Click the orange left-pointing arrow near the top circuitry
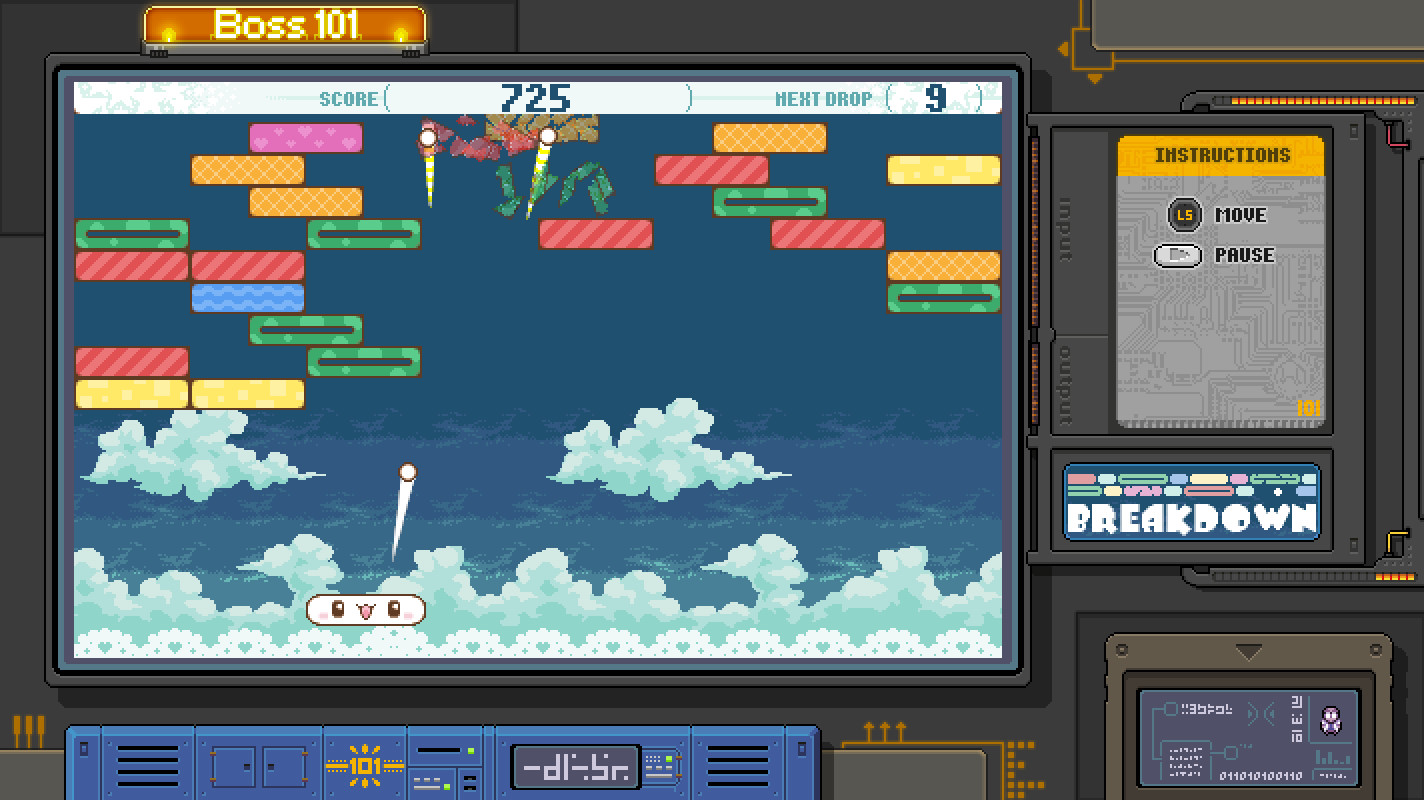The height and width of the screenshot is (800, 1424). [x=1063, y=46]
